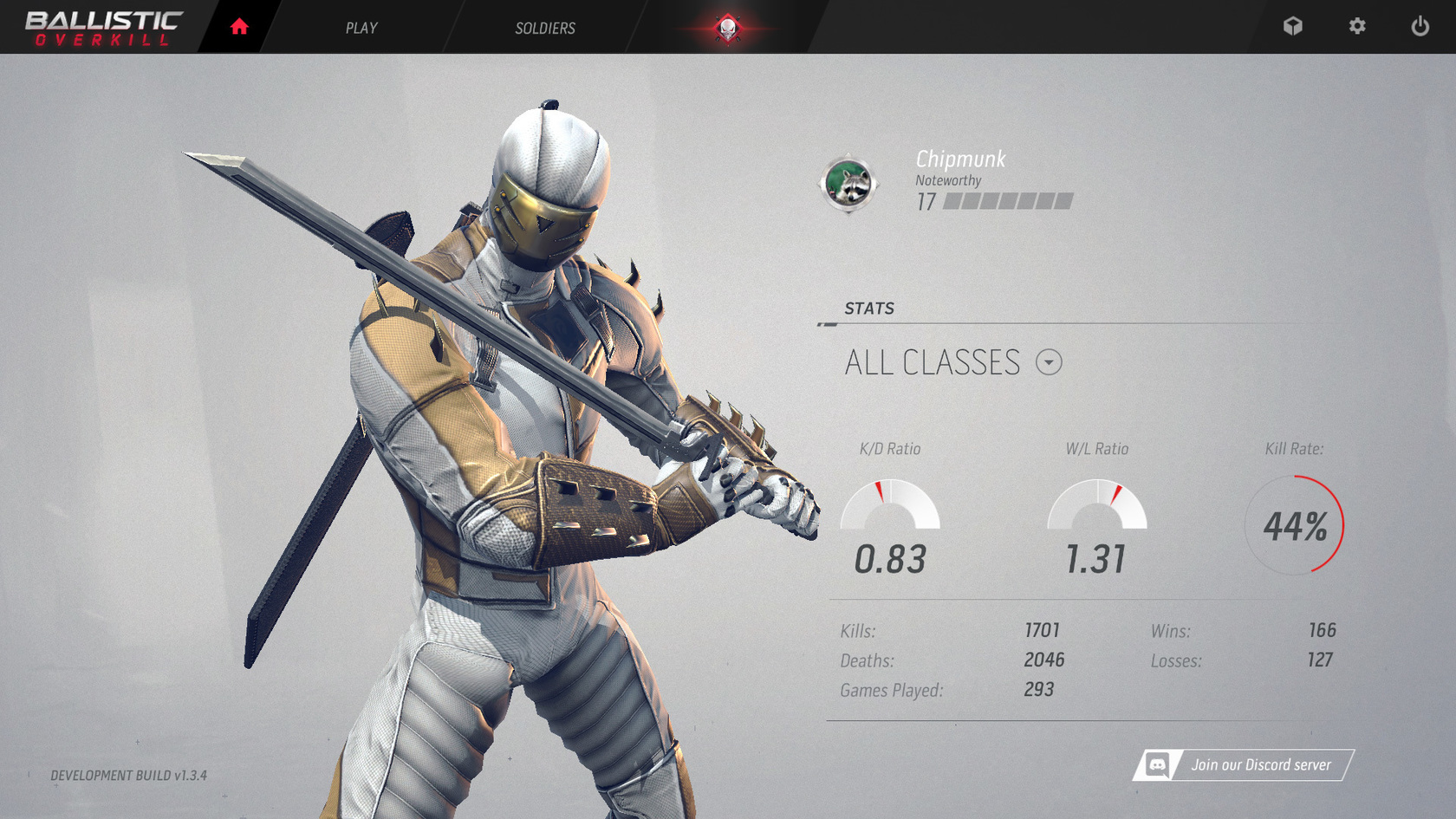Screen dimensions: 1456x819
Task: Click the red Home icon in the navigation bar
Action: (x=238, y=26)
